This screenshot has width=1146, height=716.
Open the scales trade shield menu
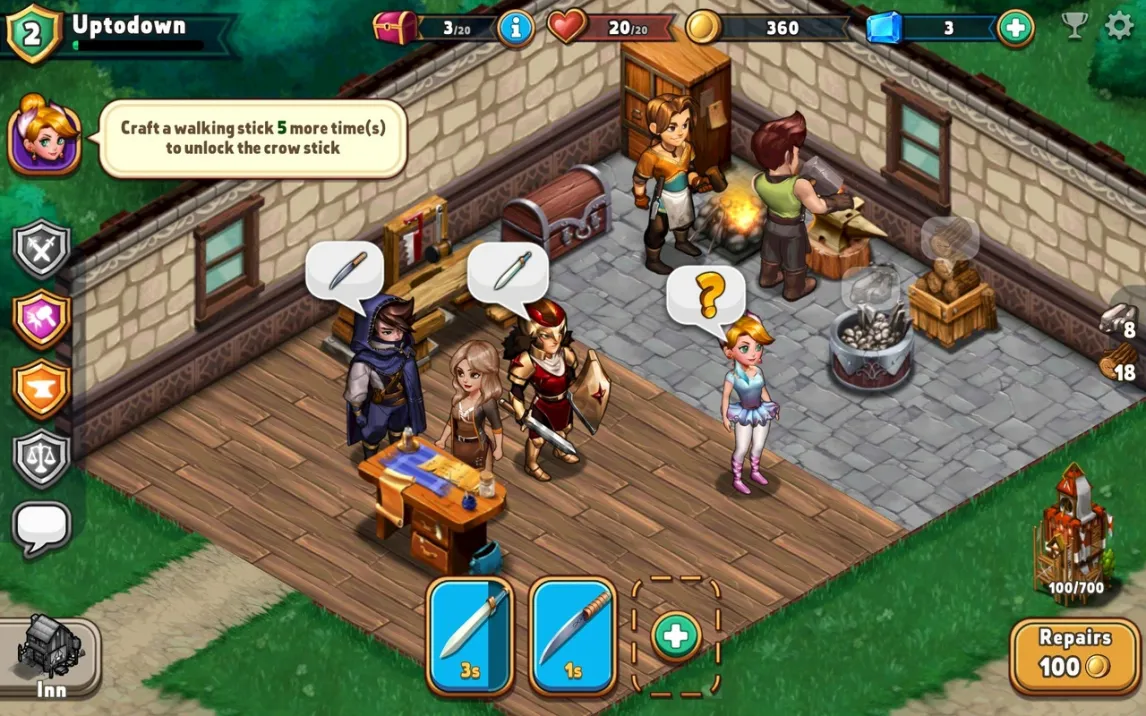tap(42, 457)
